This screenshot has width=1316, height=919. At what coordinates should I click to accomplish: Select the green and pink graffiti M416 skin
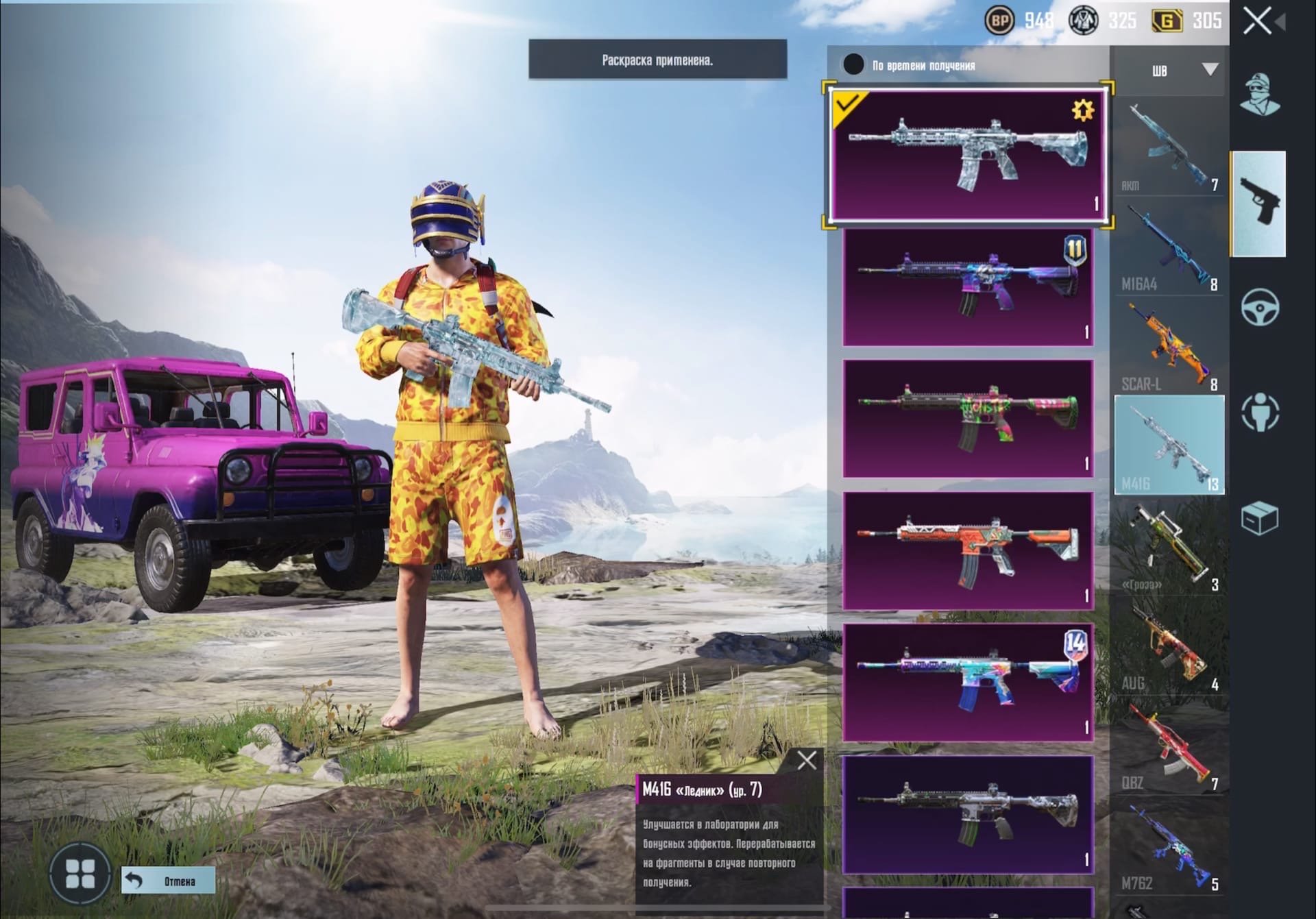967,418
